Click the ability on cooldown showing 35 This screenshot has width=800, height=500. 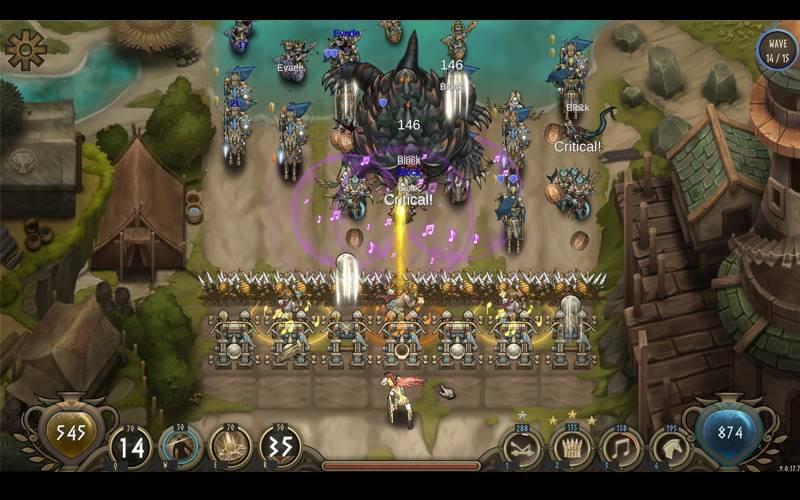tap(281, 447)
